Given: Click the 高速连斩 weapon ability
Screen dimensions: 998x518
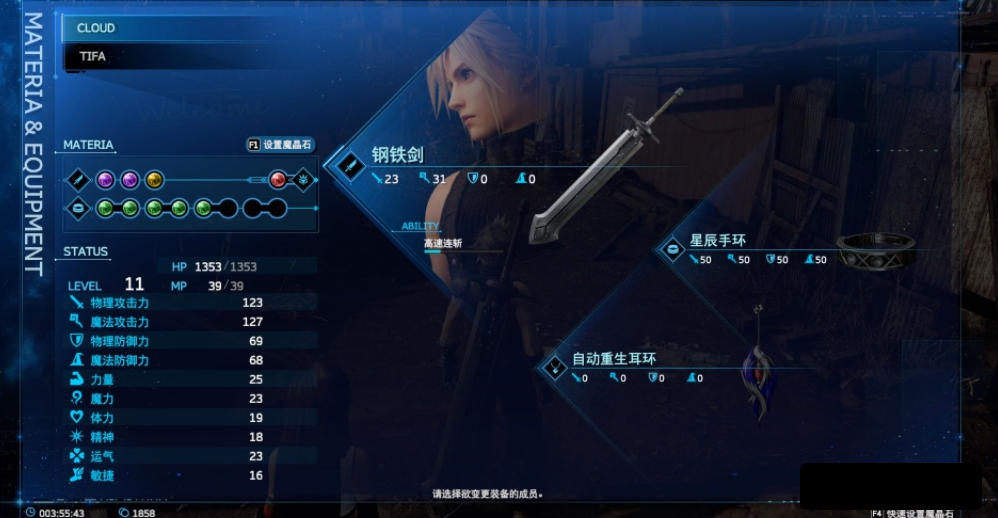Looking at the screenshot, I should [442, 243].
